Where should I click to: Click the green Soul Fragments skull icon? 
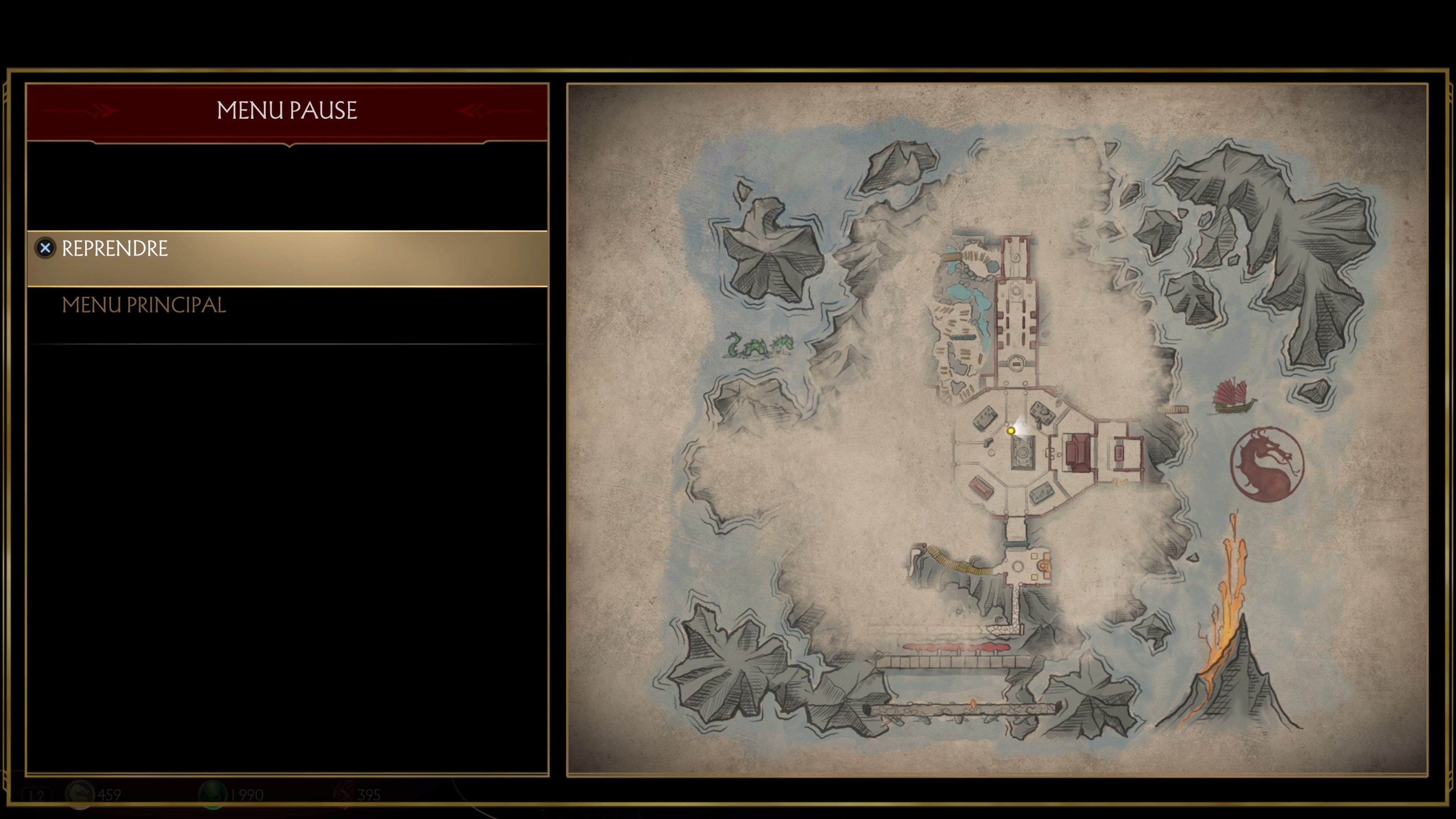pos(213,794)
